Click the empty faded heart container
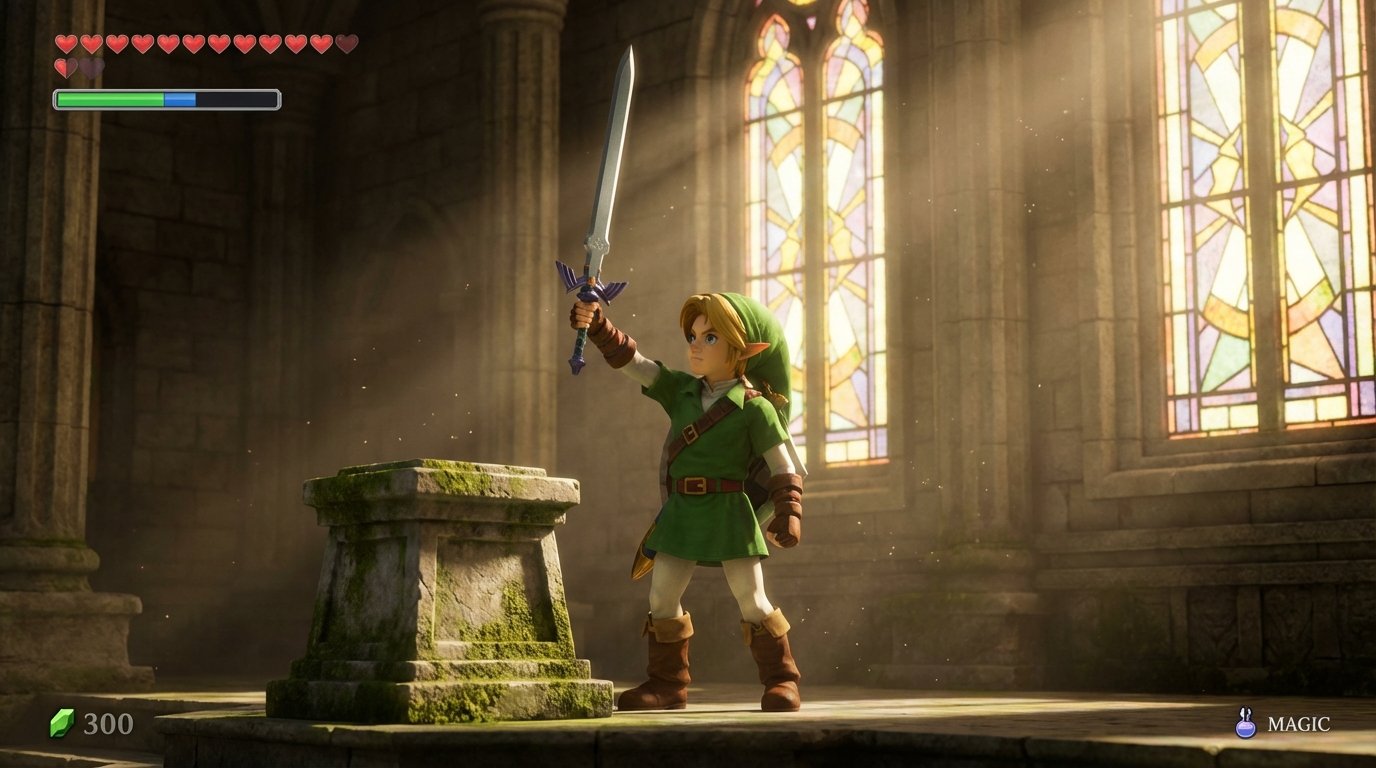Screen dimensions: 1376x768 point(91,65)
